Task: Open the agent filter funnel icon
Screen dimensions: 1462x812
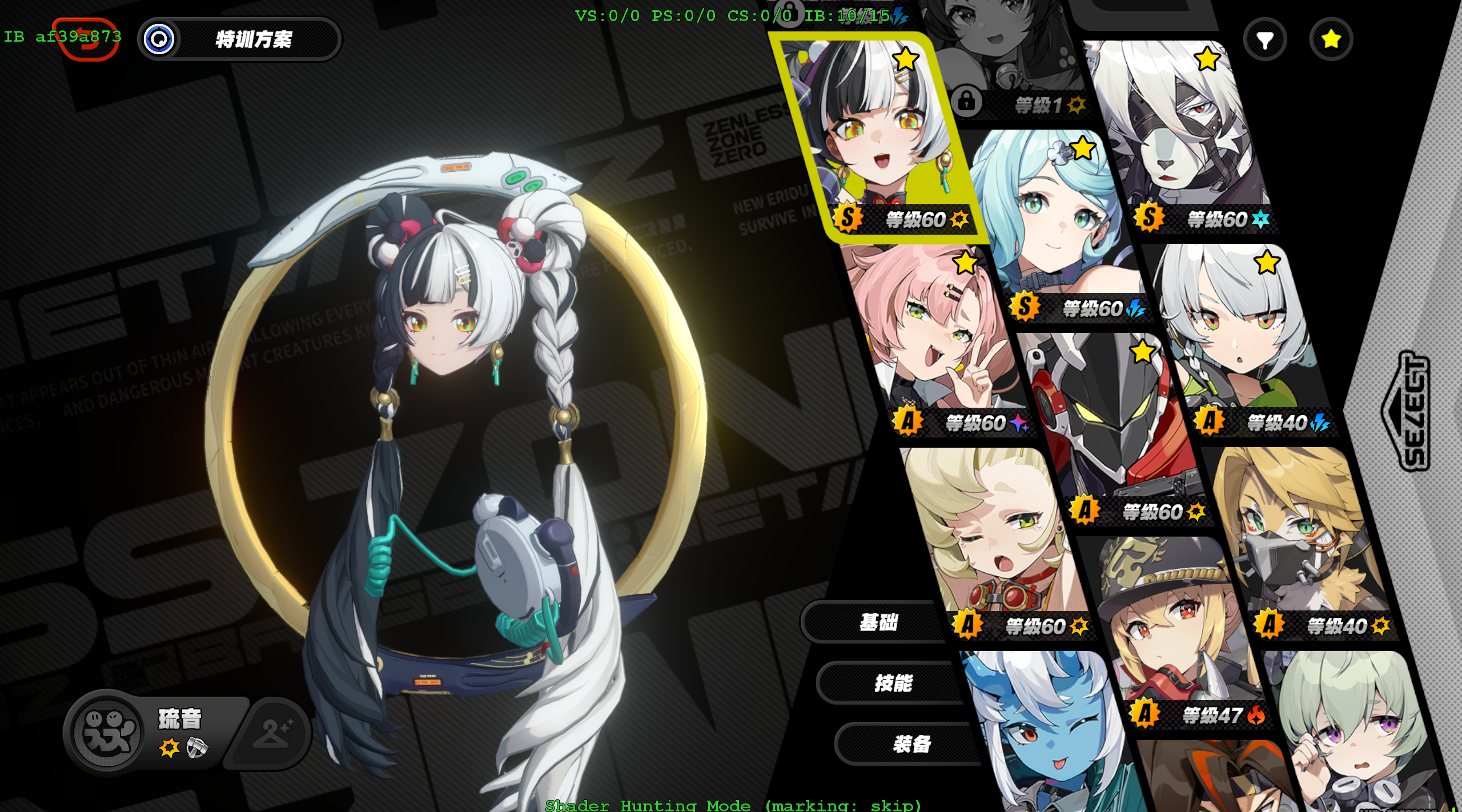Action: click(1264, 39)
